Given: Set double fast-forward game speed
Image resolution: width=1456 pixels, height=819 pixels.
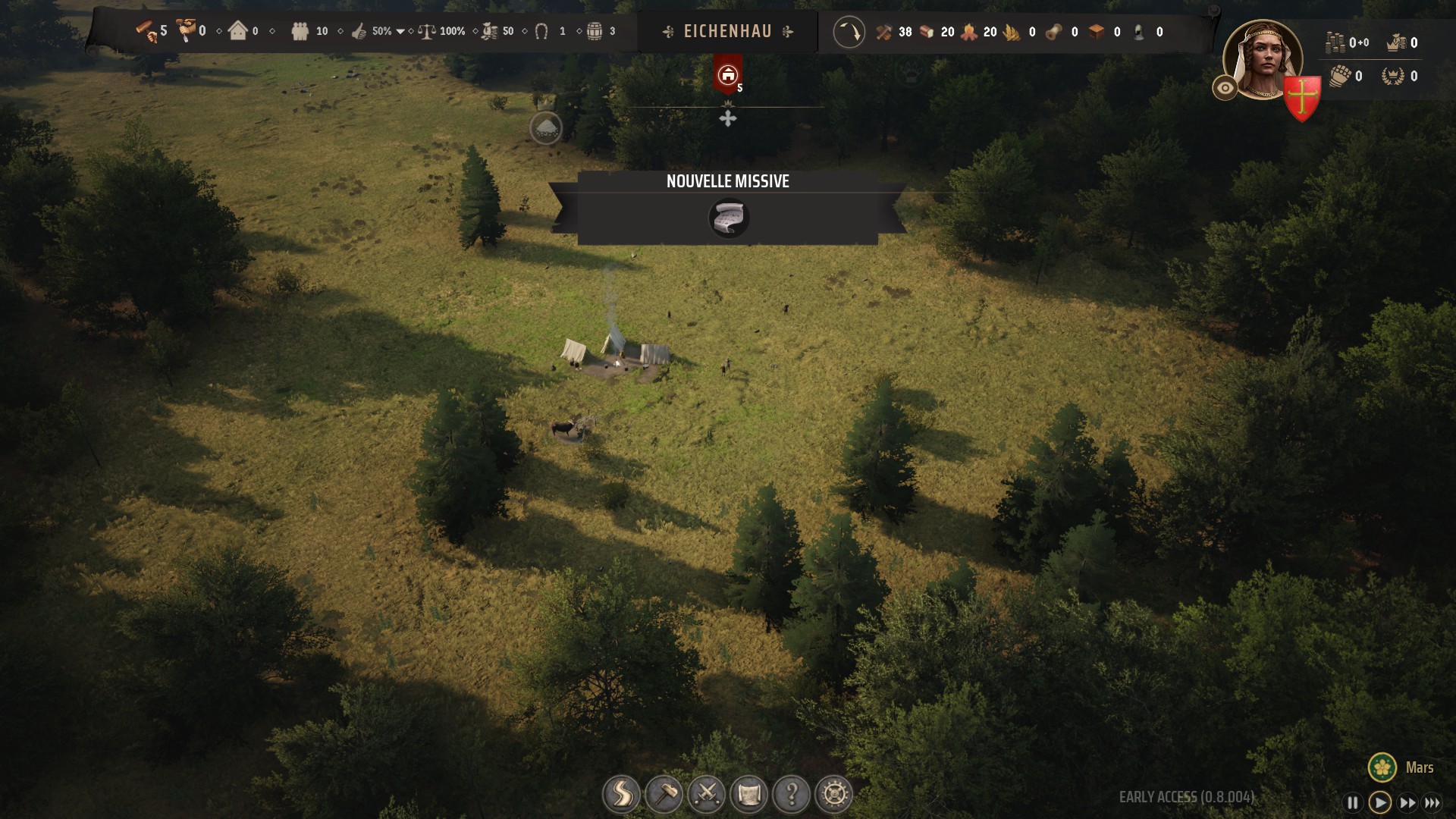Looking at the screenshot, I should [x=1407, y=802].
